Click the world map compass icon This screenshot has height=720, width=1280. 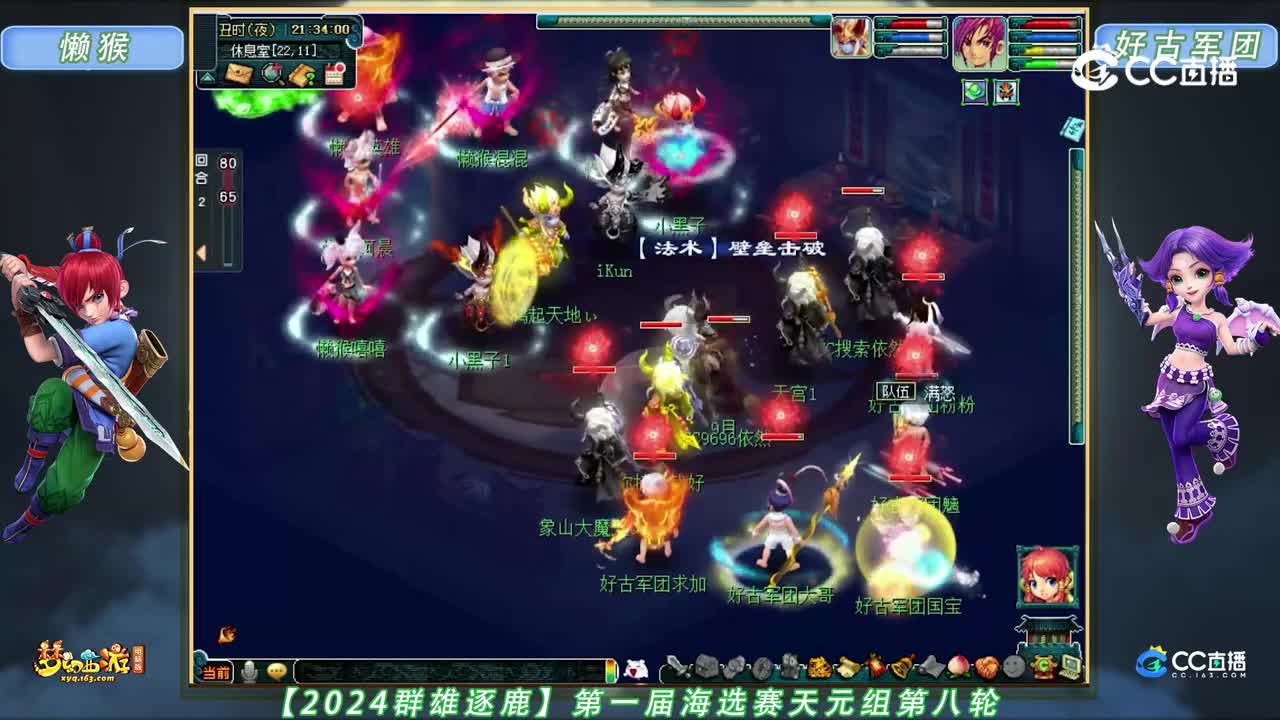pyautogui.click(x=272, y=73)
